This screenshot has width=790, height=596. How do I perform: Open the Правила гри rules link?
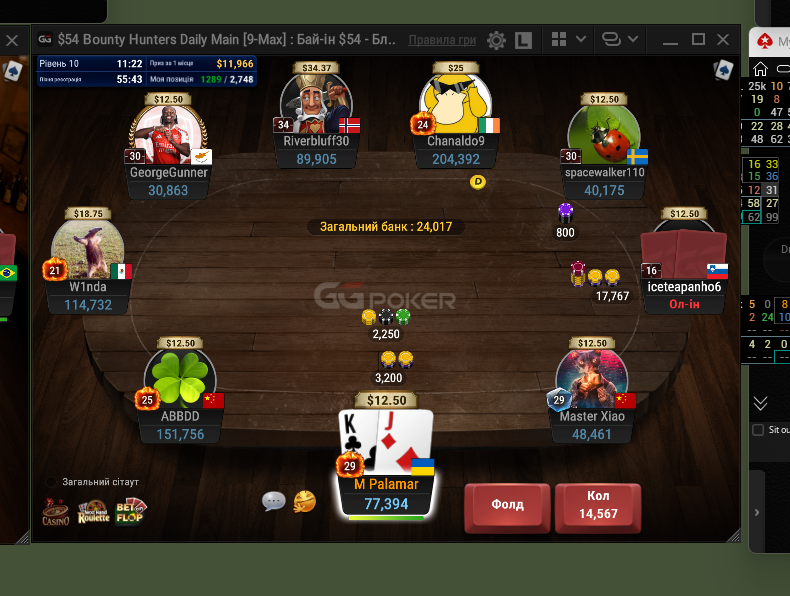pos(442,40)
